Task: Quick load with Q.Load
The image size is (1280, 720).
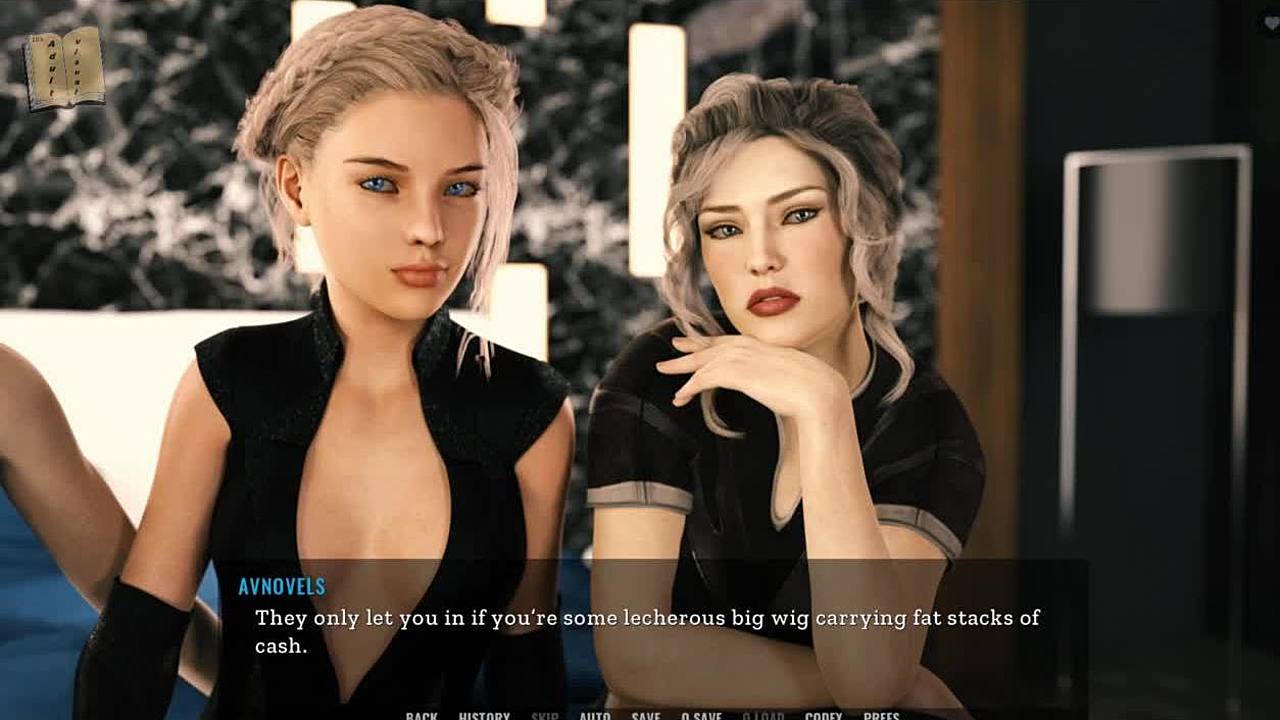Action: (x=763, y=715)
